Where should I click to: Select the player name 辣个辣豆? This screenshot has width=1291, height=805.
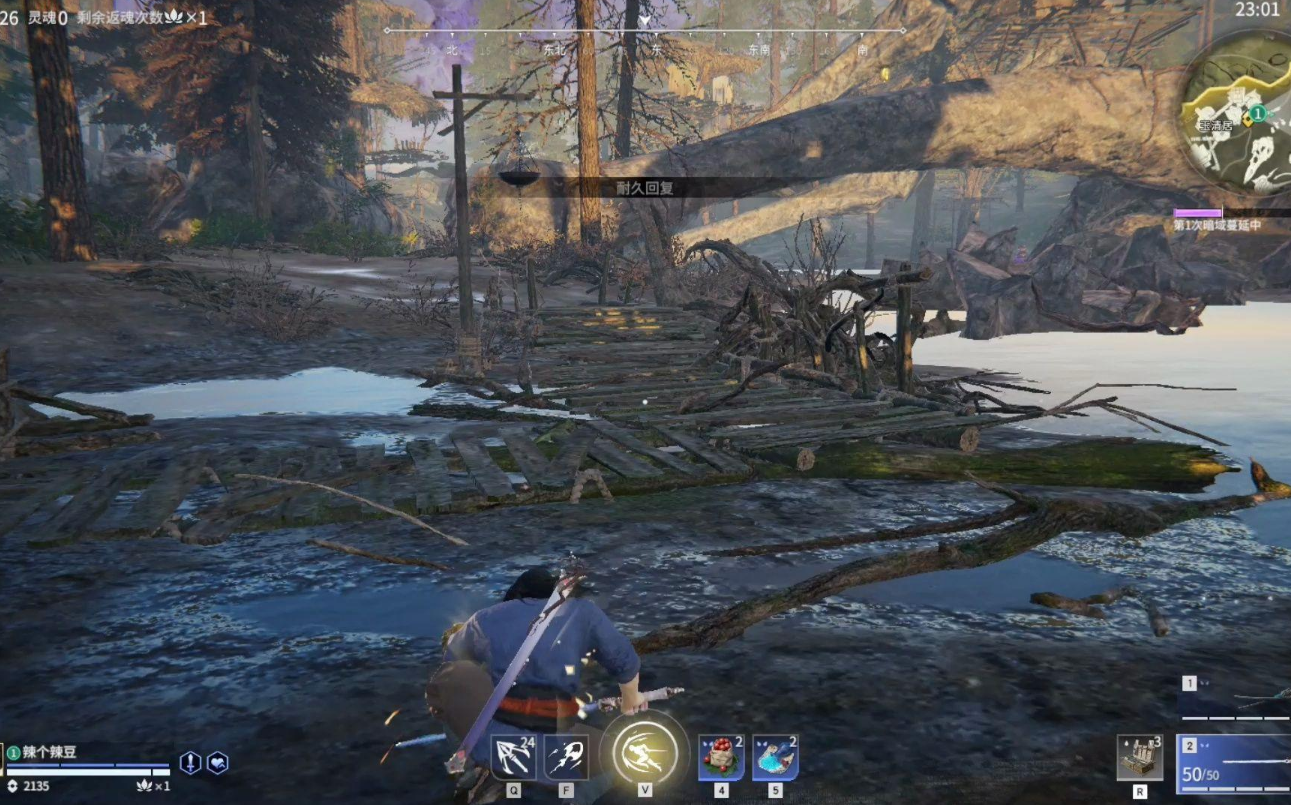click(49, 752)
